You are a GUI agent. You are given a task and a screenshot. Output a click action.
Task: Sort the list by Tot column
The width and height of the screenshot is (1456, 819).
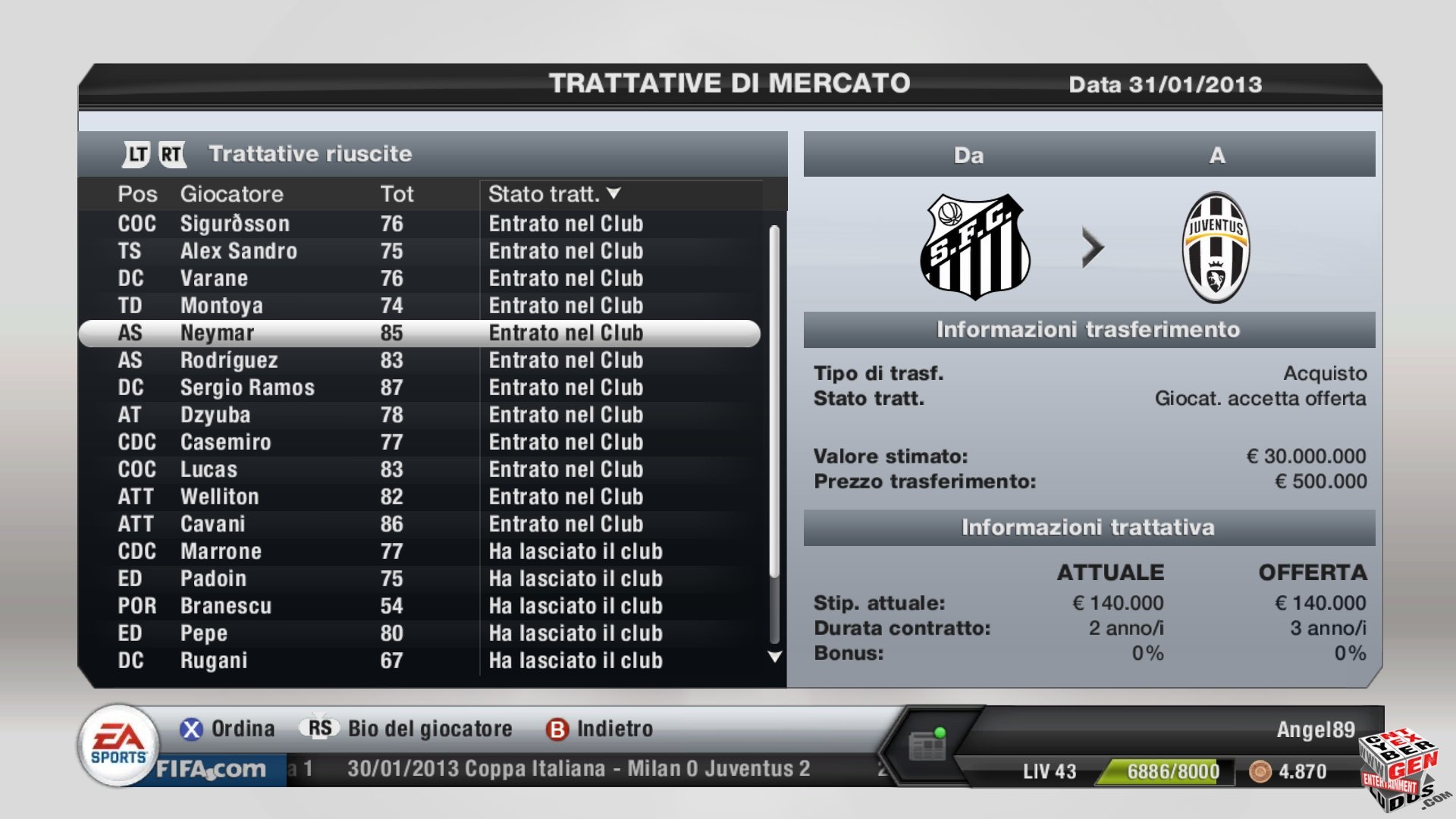point(397,194)
